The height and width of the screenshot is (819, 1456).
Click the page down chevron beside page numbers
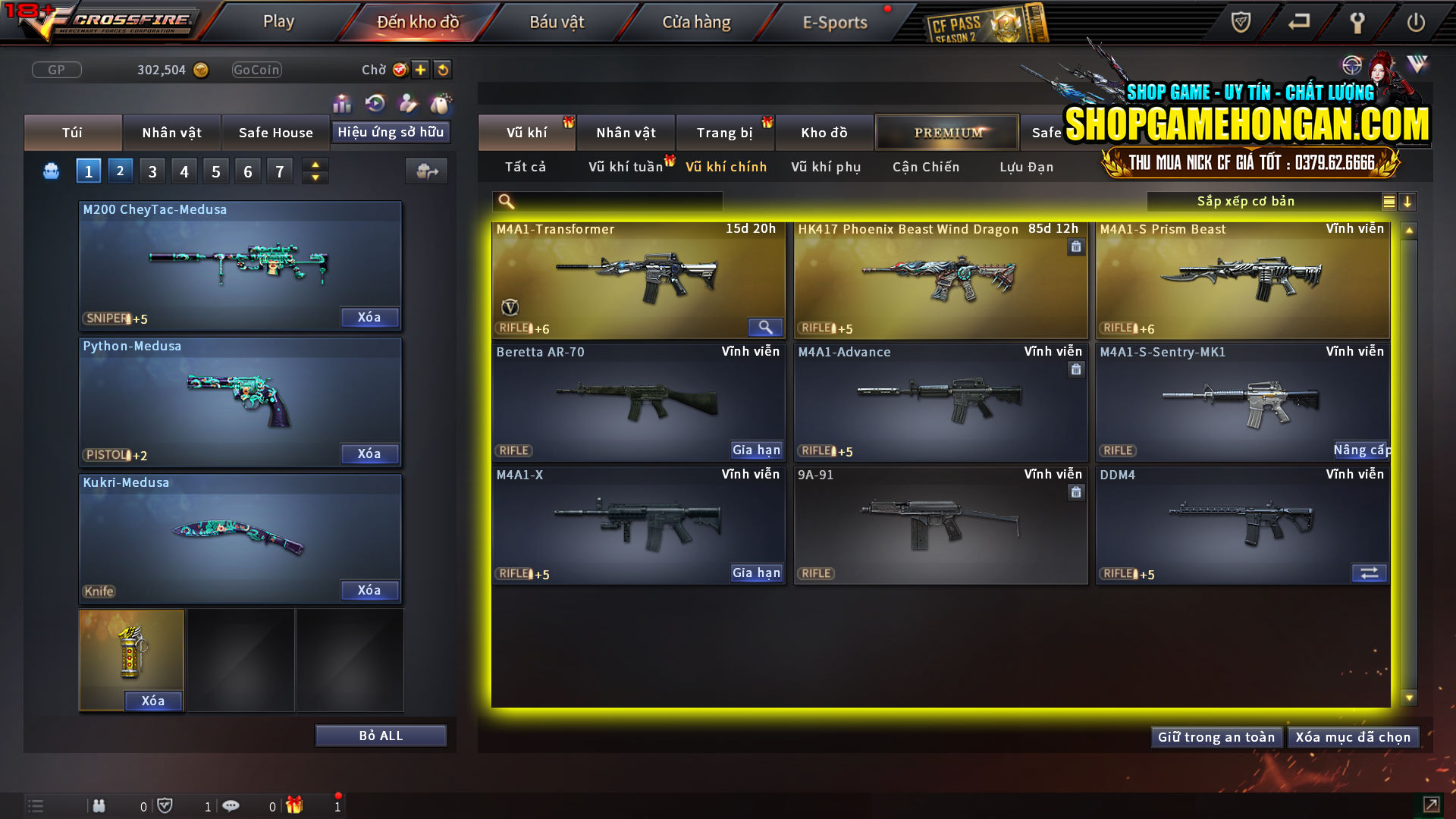pos(315,177)
